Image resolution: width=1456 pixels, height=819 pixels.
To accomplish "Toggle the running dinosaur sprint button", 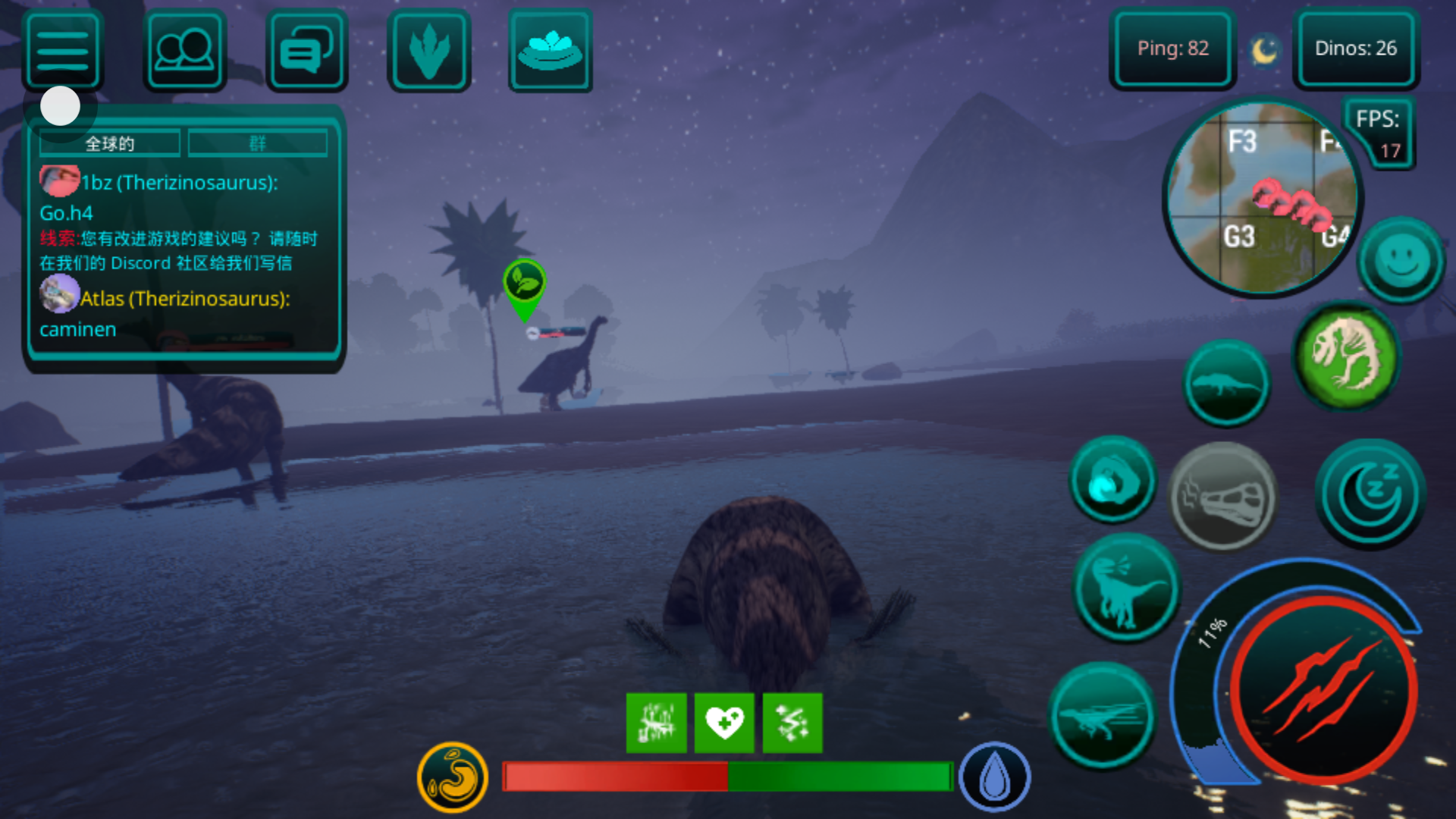I will pos(1103,716).
